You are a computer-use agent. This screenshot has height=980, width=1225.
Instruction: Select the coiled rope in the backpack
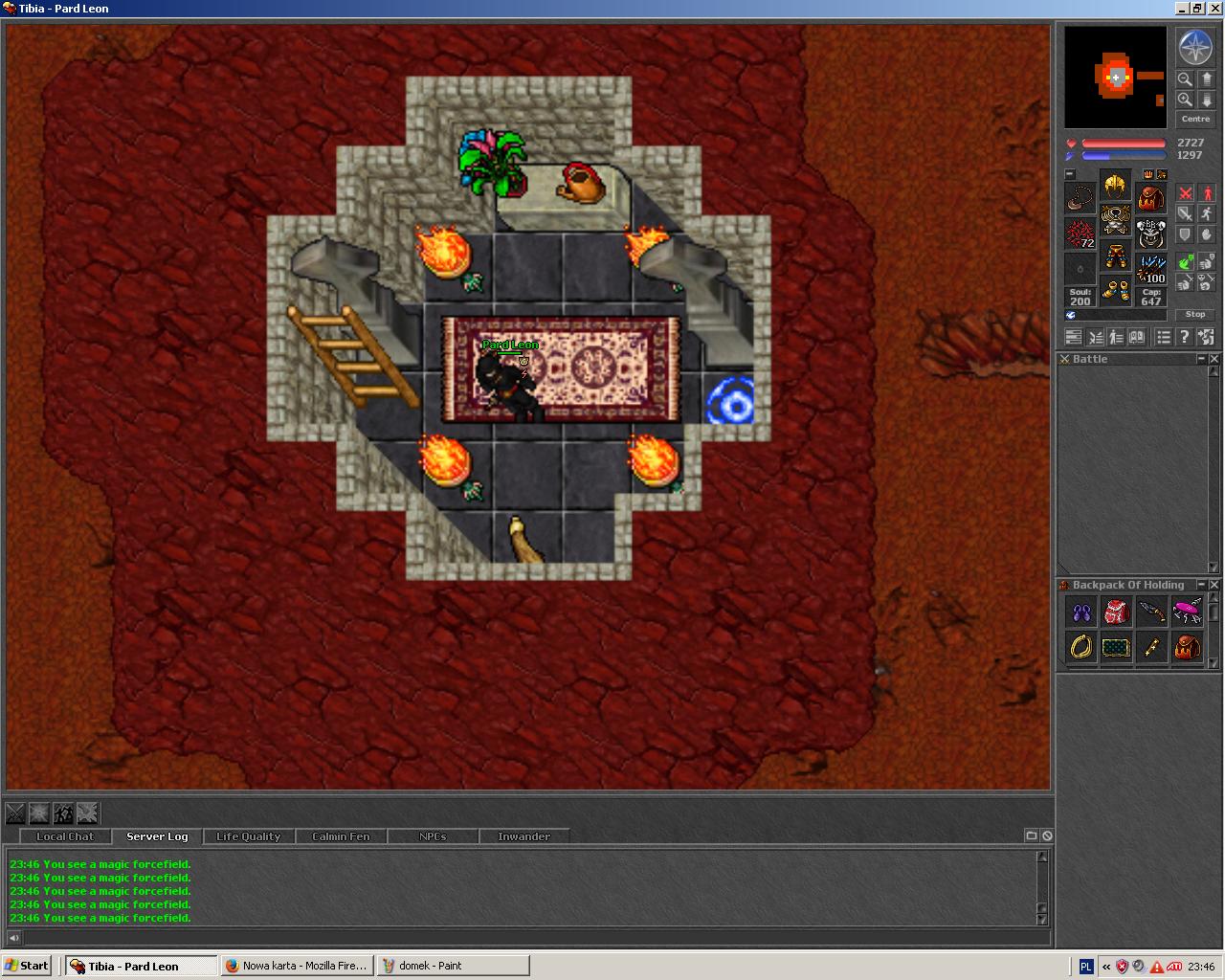coord(1081,647)
